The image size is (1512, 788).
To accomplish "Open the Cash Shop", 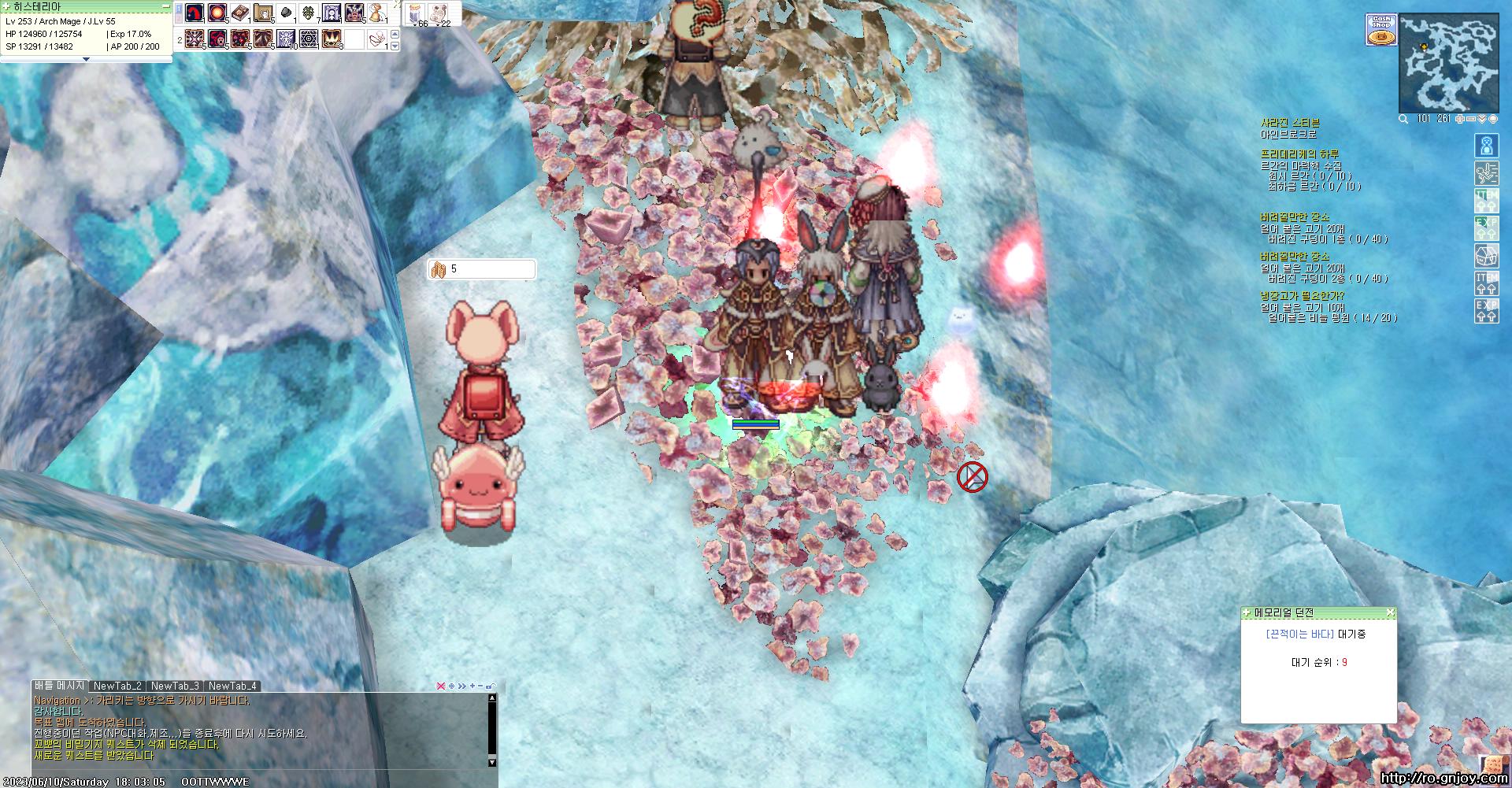I will point(1380,30).
